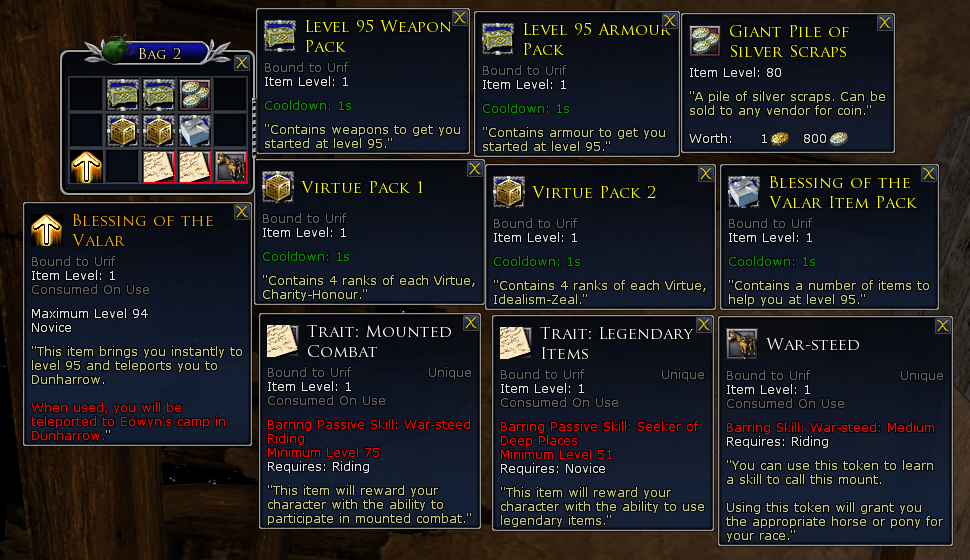Close the Virtue Pack 2 tooltip

[x=705, y=173]
